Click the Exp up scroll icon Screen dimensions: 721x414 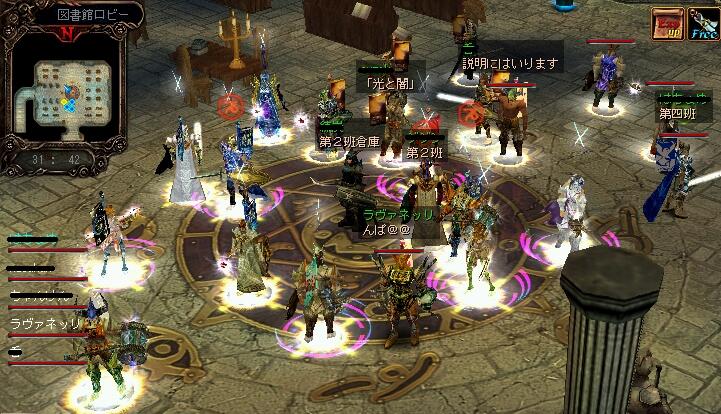point(668,23)
